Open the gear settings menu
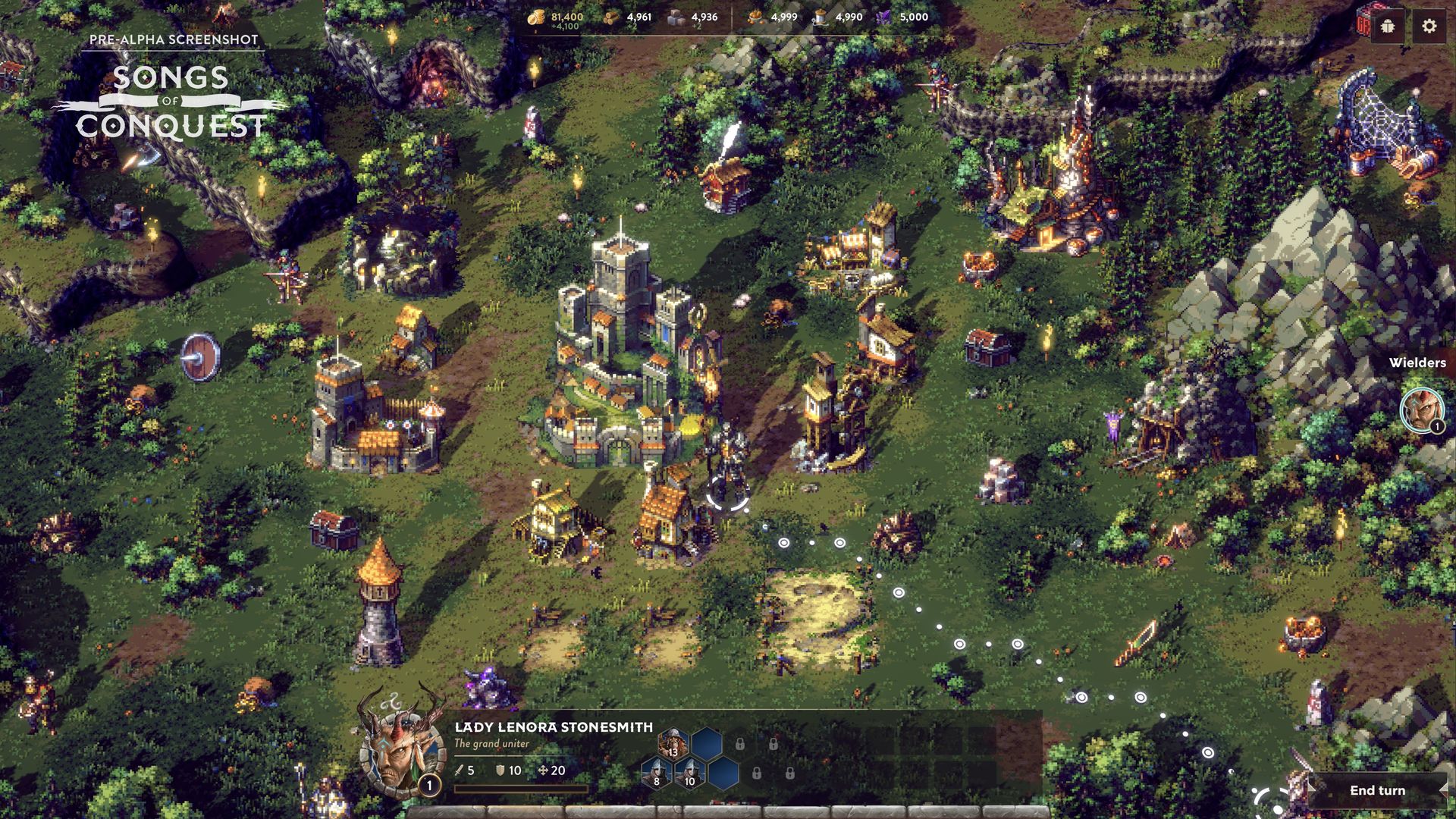1456x819 pixels. (x=1429, y=27)
